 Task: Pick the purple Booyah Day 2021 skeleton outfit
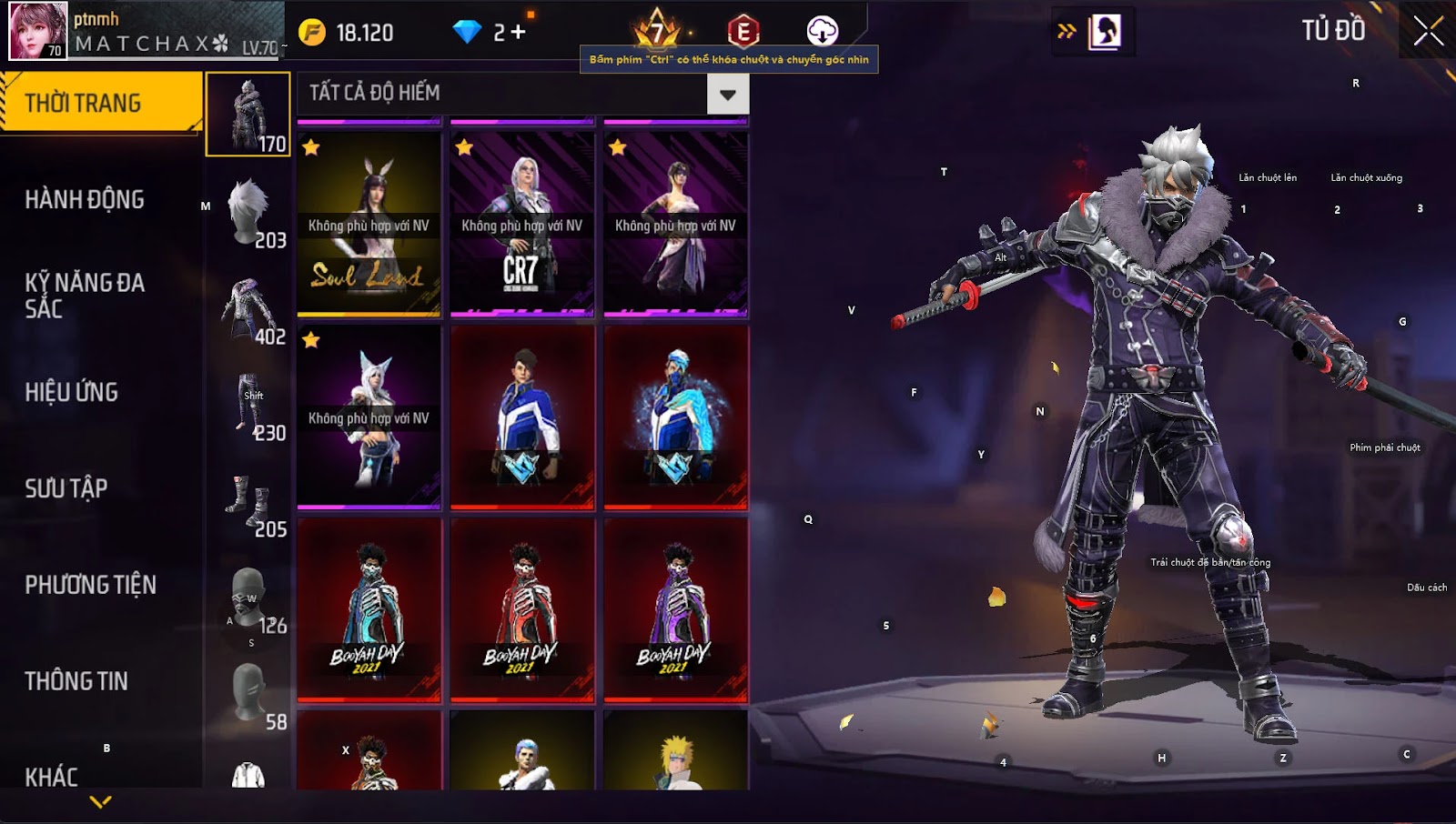[675, 609]
